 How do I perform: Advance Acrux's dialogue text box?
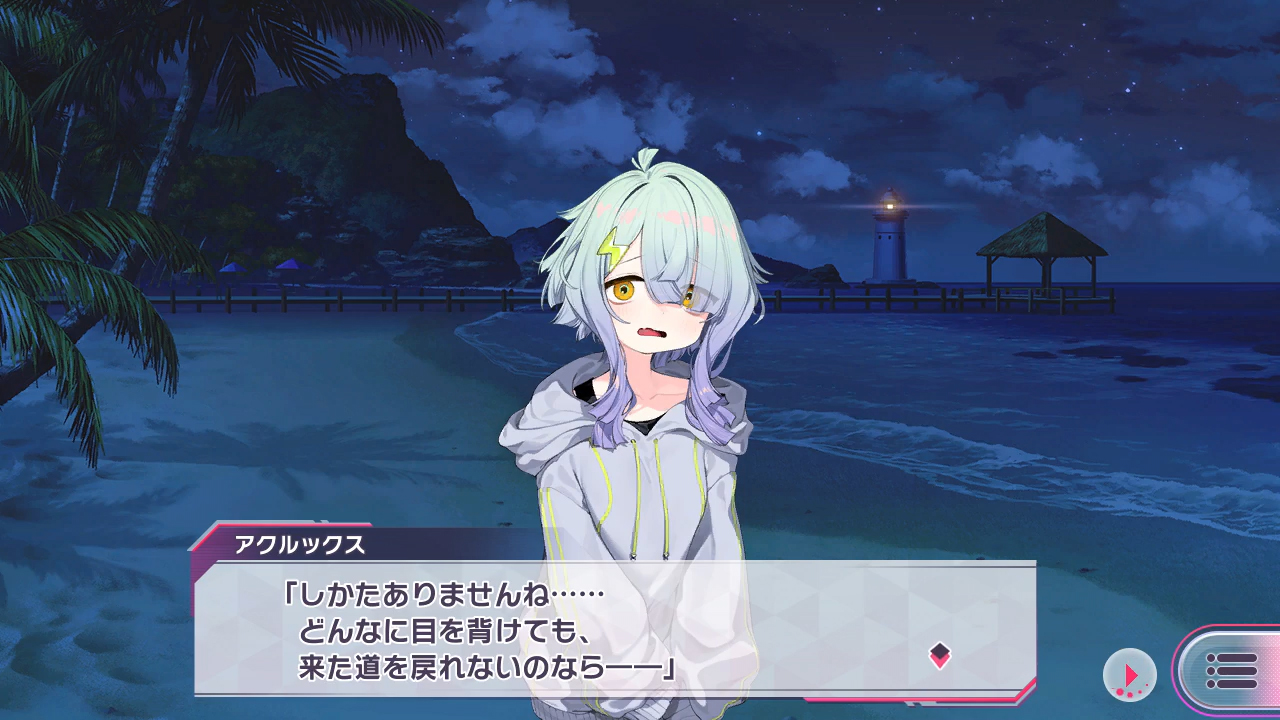[x=614, y=628]
